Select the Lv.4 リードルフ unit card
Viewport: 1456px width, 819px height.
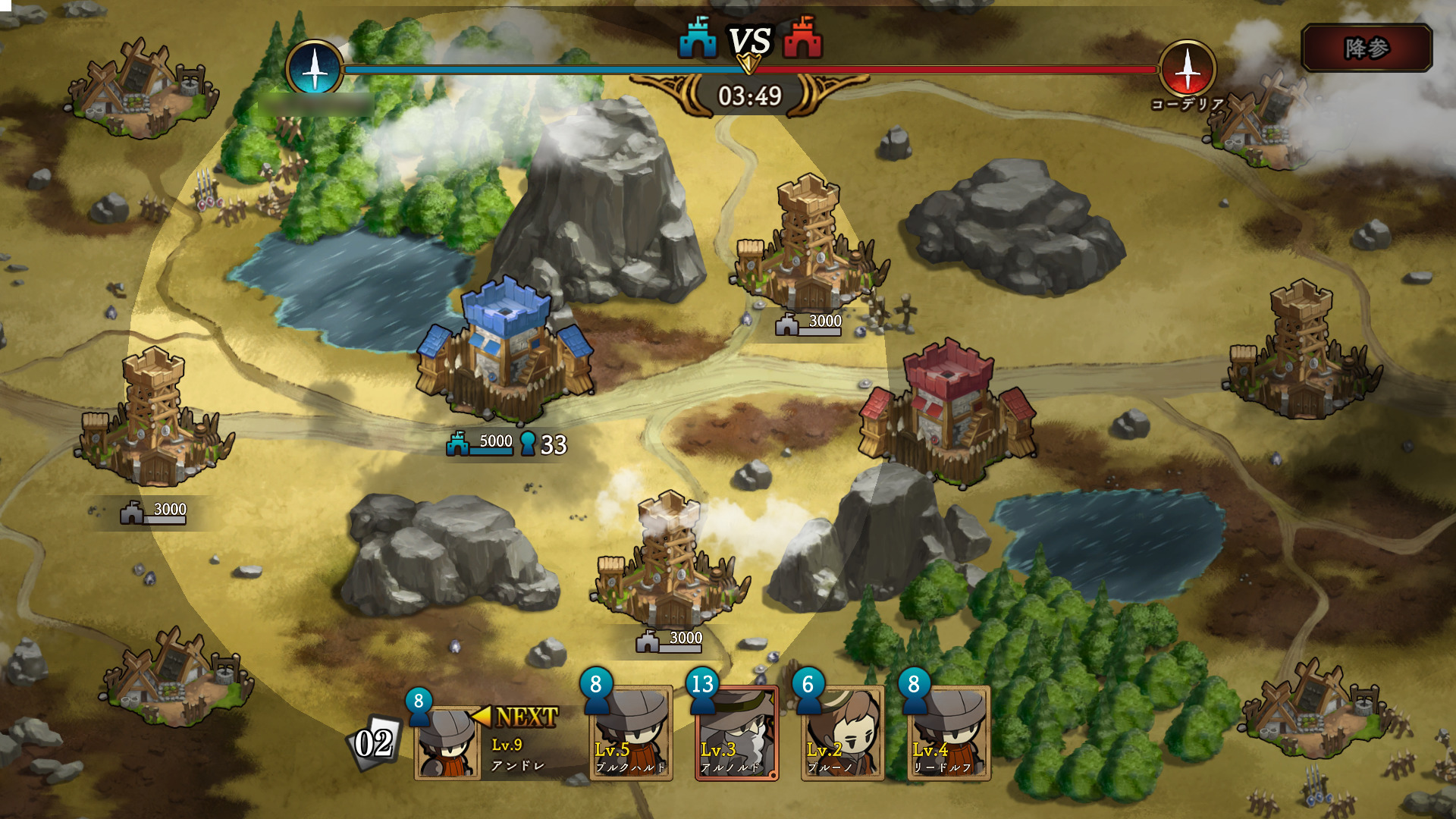949,733
